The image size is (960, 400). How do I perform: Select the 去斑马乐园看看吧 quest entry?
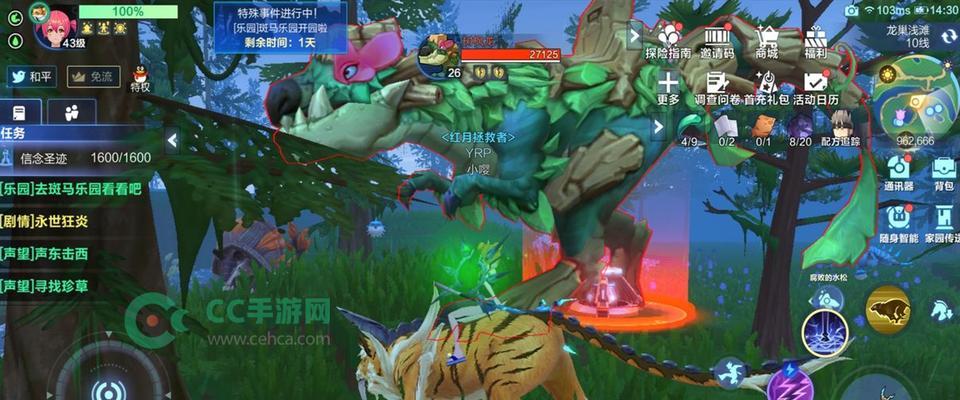point(72,188)
